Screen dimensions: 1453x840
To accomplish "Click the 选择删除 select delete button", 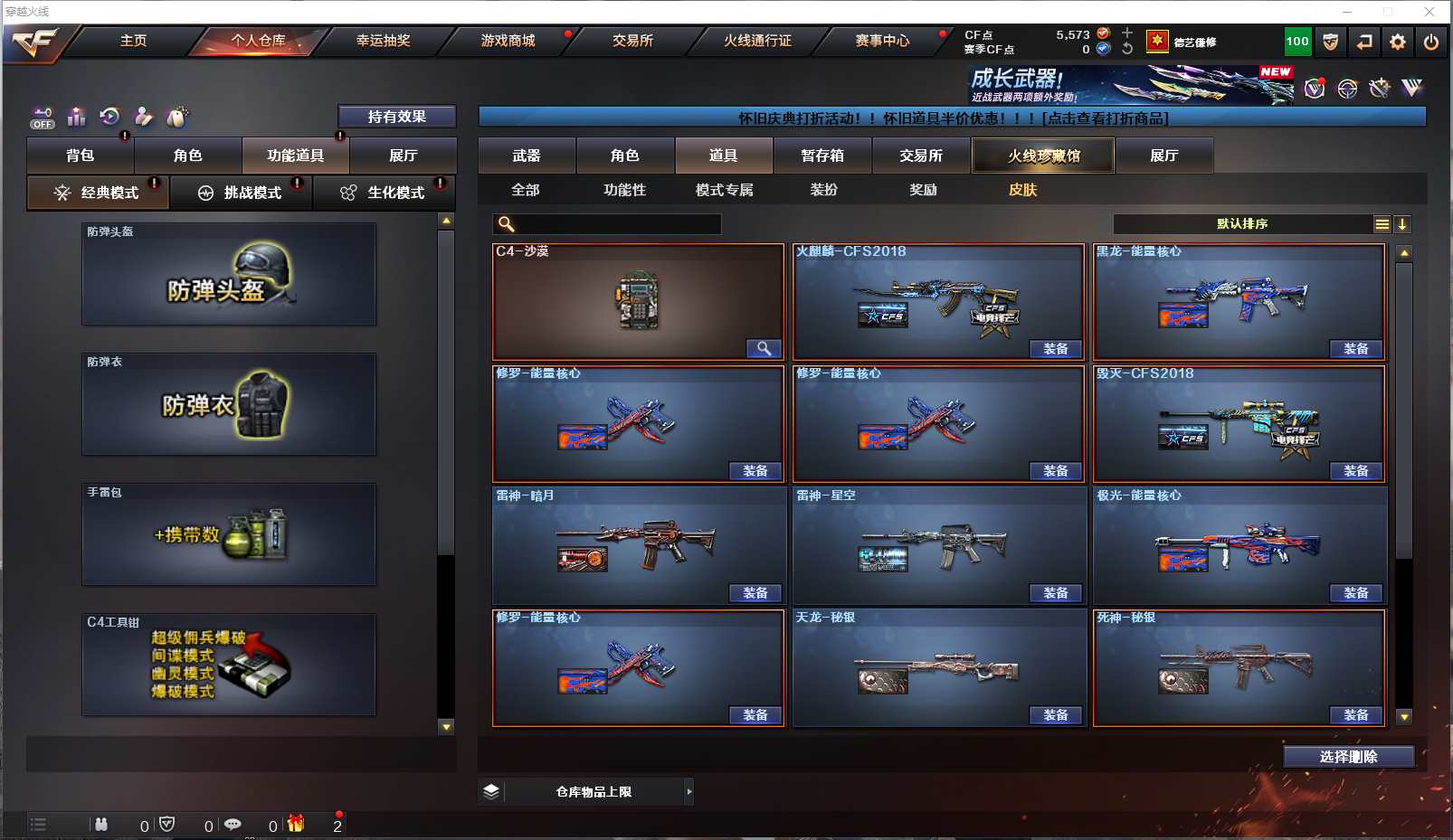I will (1348, 757).
